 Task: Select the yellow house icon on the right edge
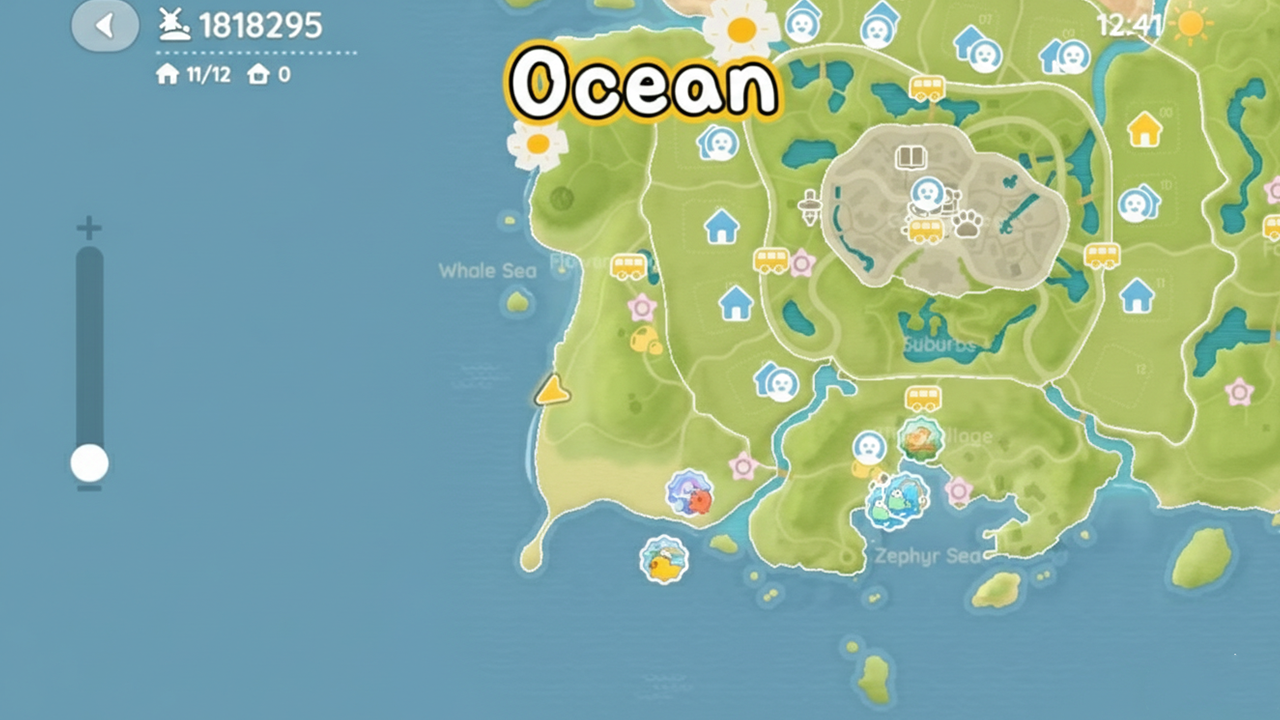(x=1145, y=128)
